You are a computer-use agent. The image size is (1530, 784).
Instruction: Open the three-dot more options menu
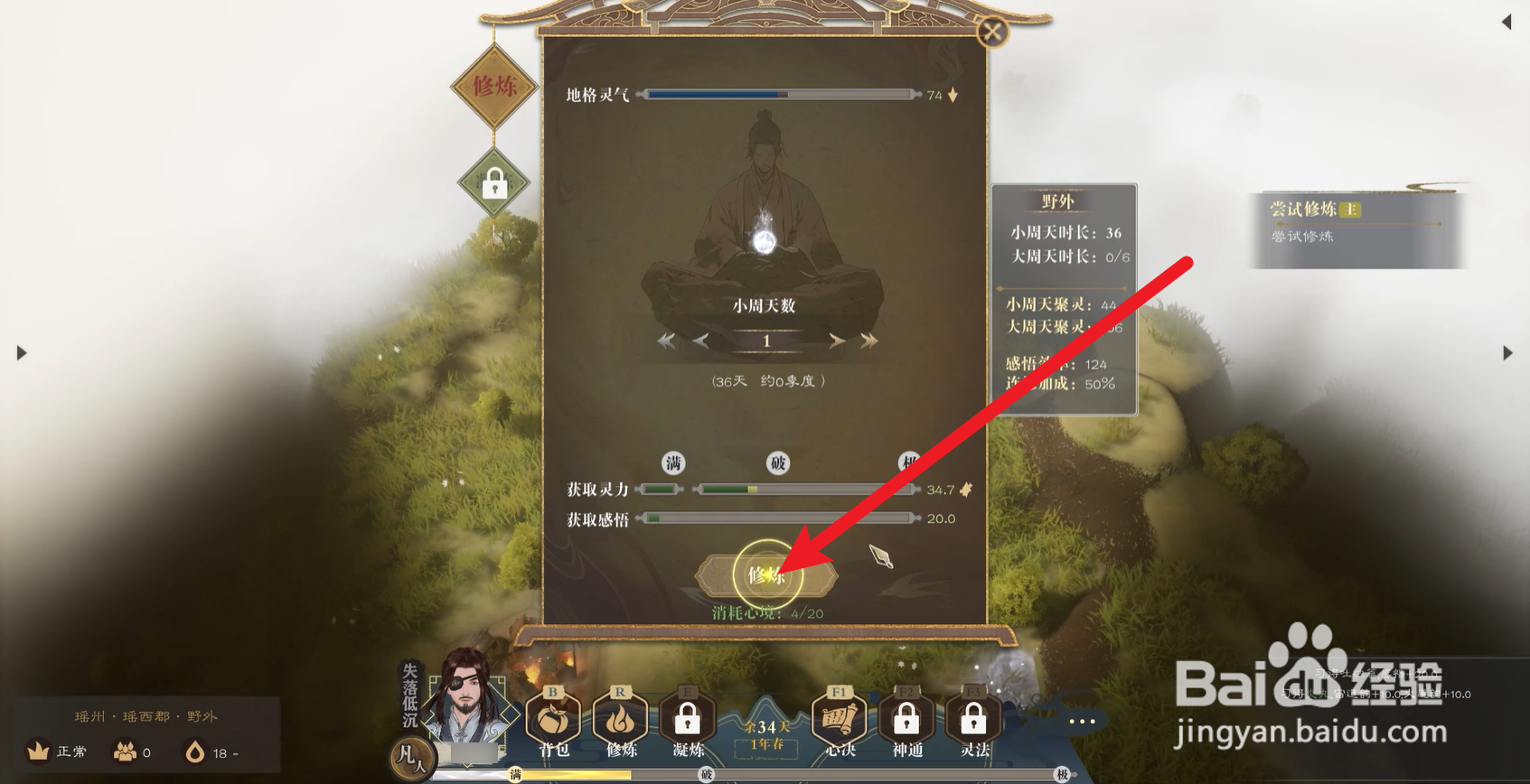(1081, 721)
